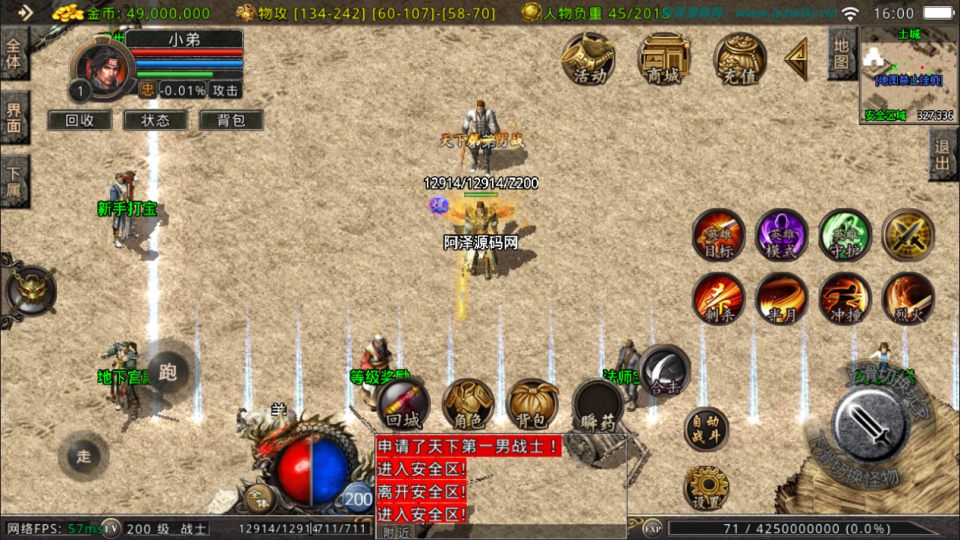Activate the 刺杀 skill

(718, 298)
